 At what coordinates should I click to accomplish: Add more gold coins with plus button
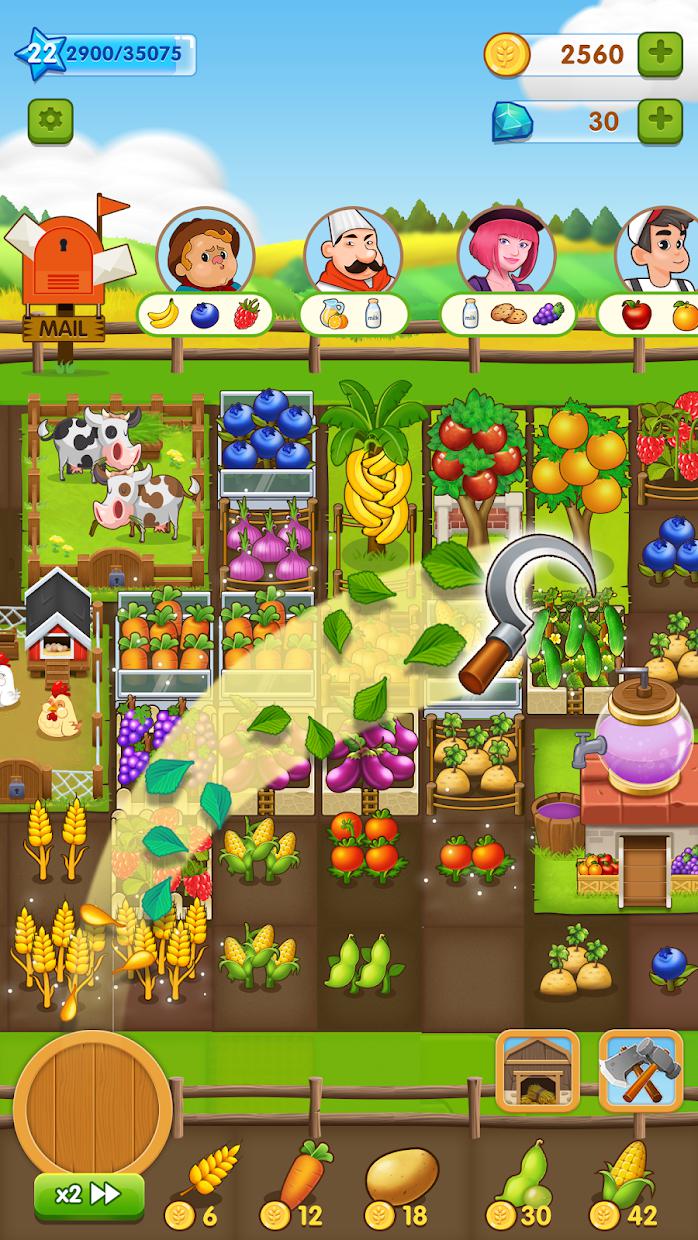660,53
